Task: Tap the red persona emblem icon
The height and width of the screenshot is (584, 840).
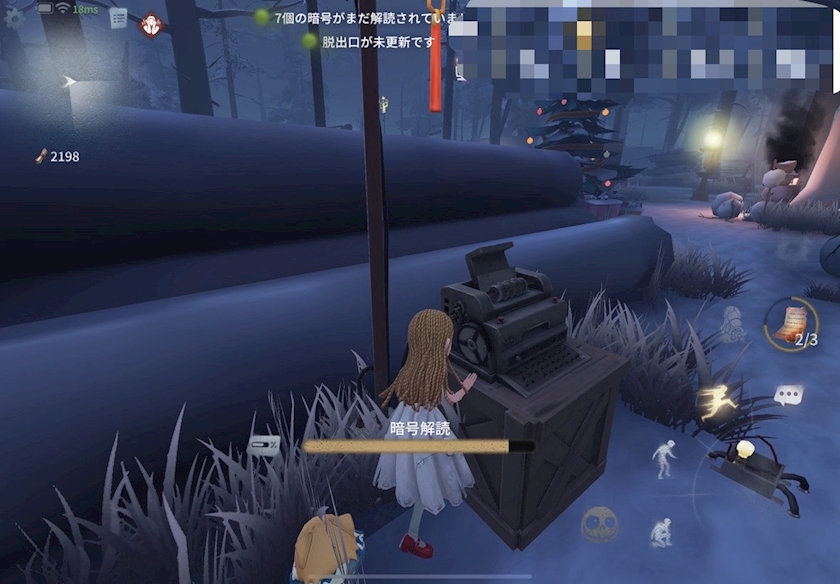Action: click(151, 23)
